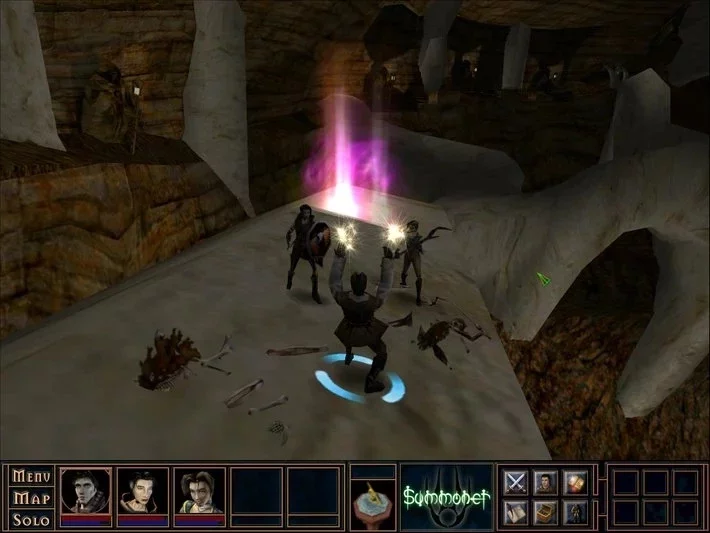Open the Map

click(29, 498)
